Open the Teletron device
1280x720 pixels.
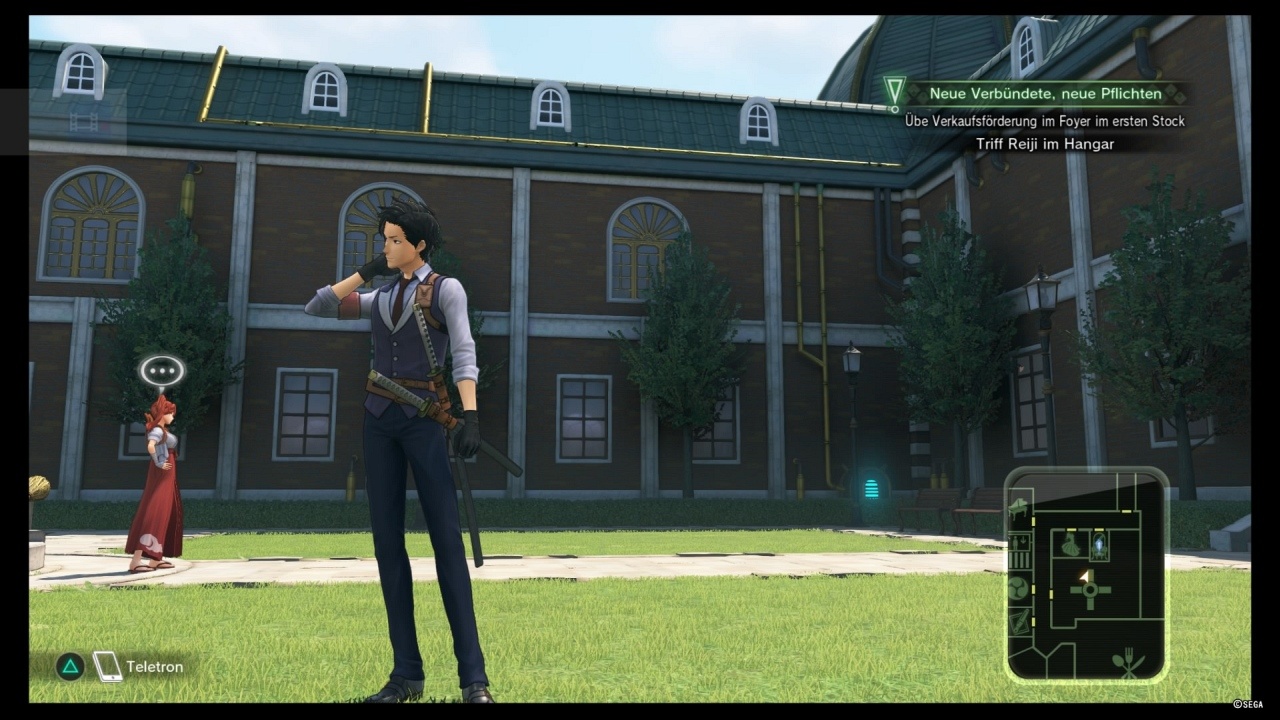click(x=108, y=667)
